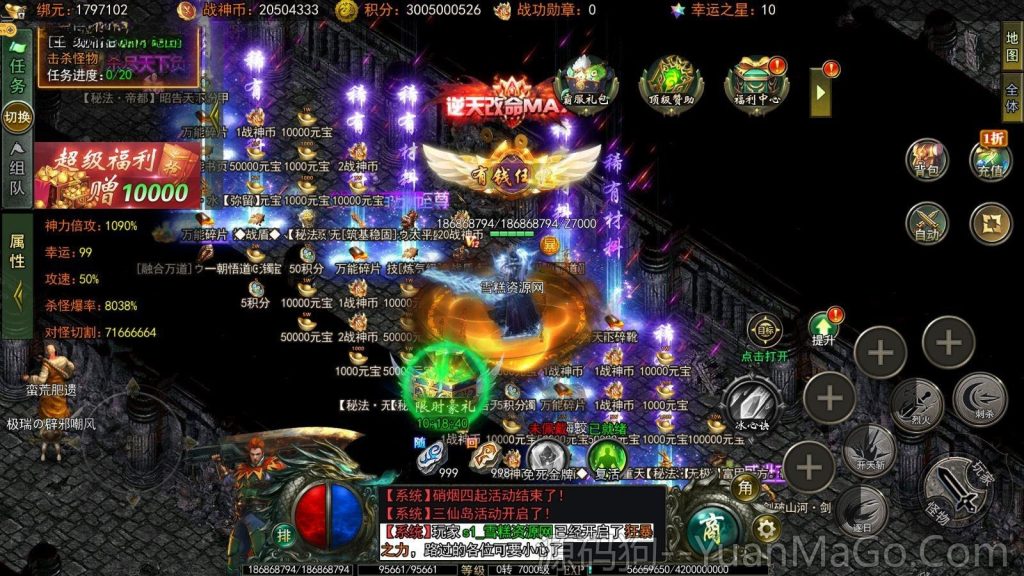Open the gear settings button

(x=767, y=528)
